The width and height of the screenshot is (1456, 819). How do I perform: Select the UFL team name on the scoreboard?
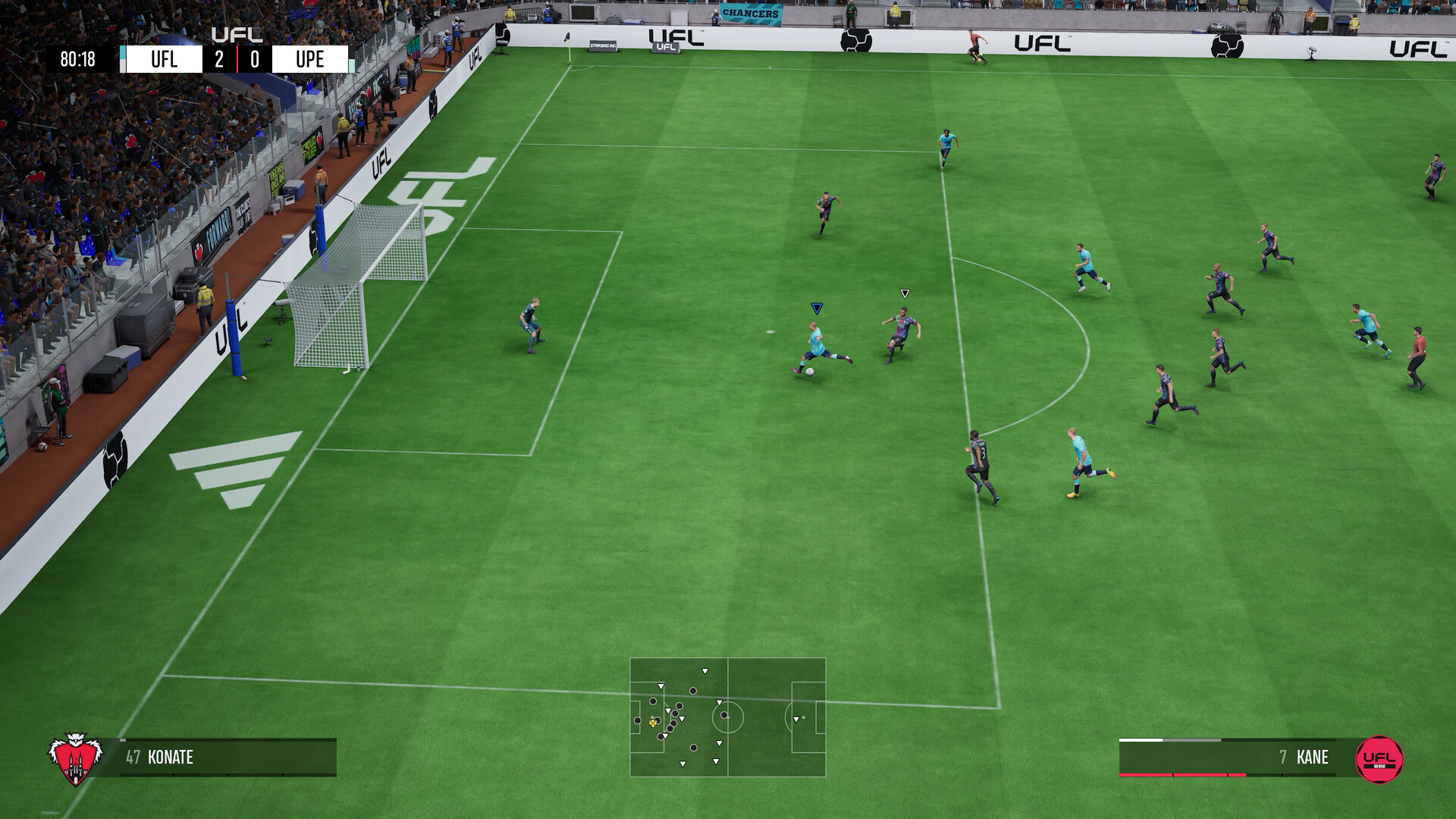(165, 58)
